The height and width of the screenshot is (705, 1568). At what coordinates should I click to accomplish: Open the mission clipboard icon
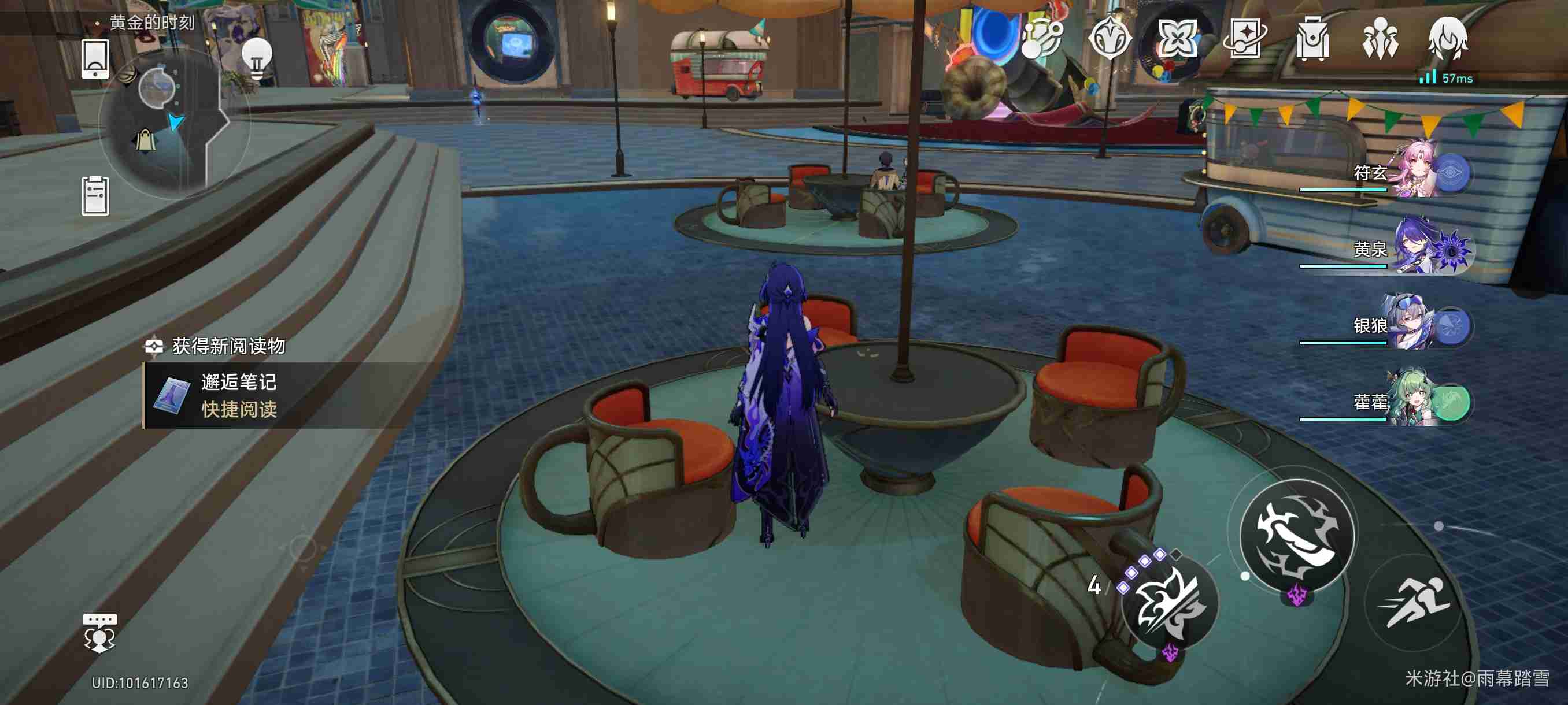(95, 196)
